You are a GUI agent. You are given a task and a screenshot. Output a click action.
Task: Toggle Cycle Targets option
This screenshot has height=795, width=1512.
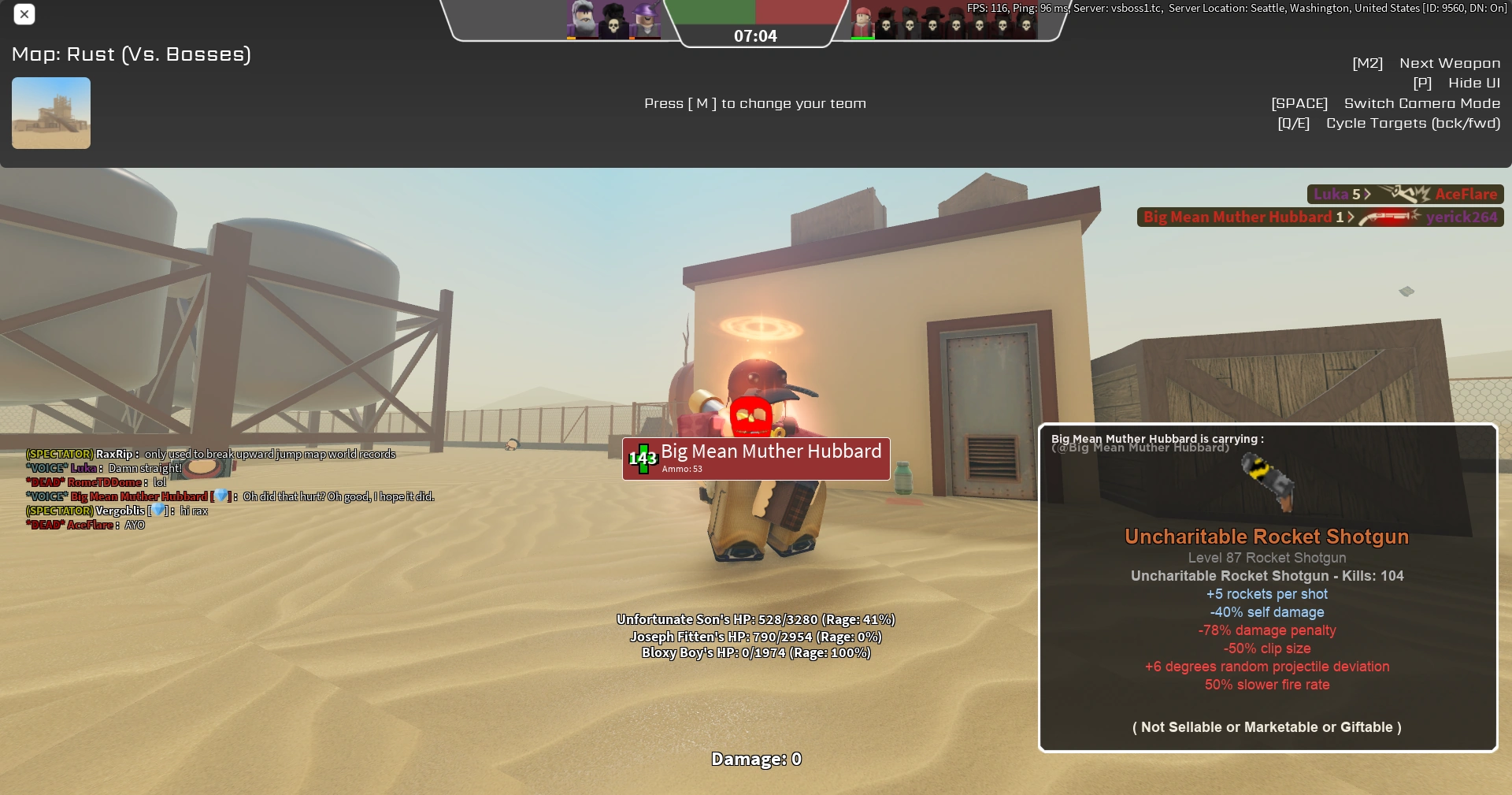click(1414, 123)
